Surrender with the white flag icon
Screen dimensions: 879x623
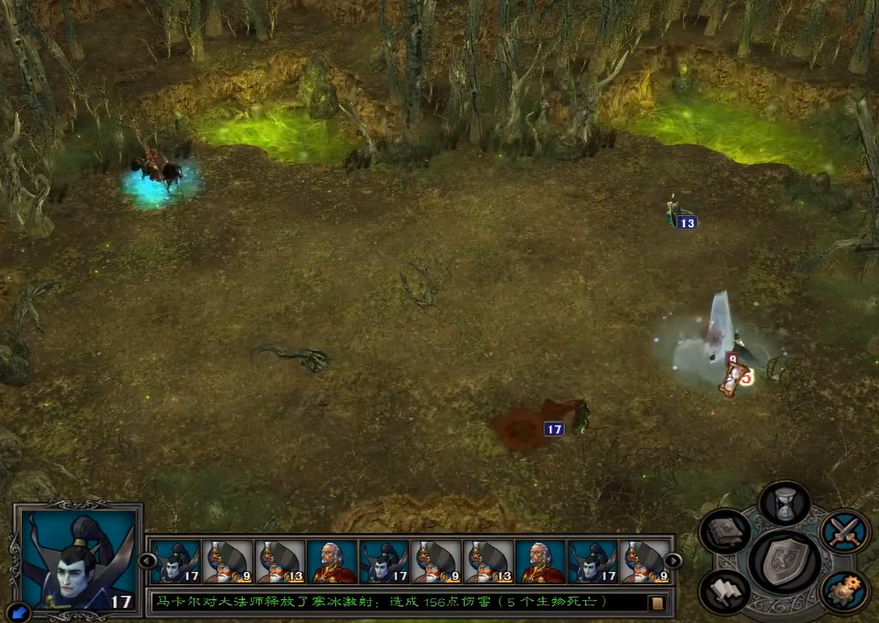point(725,590)
